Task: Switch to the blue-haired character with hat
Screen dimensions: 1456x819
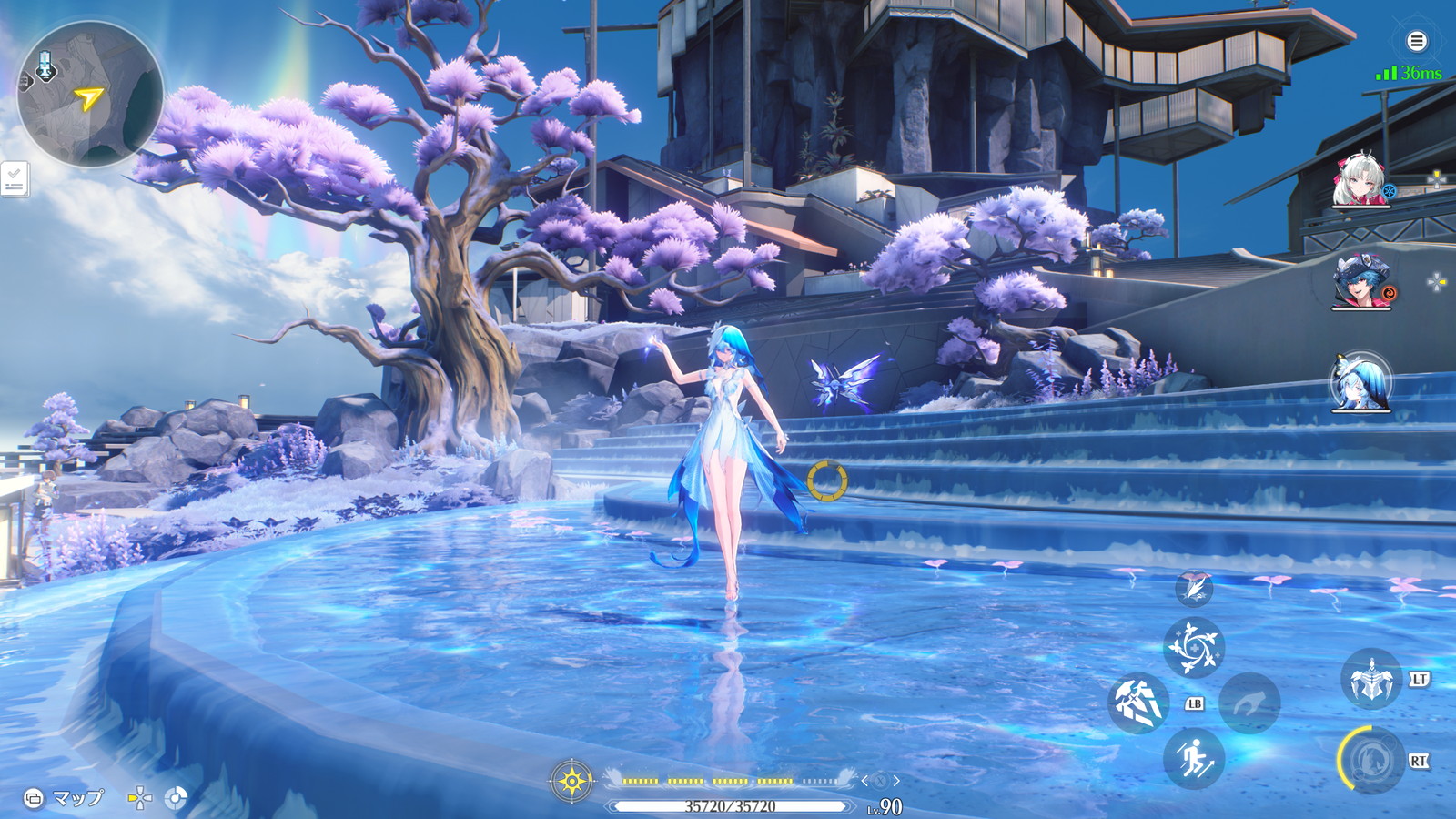Action: pos(1360,281)
